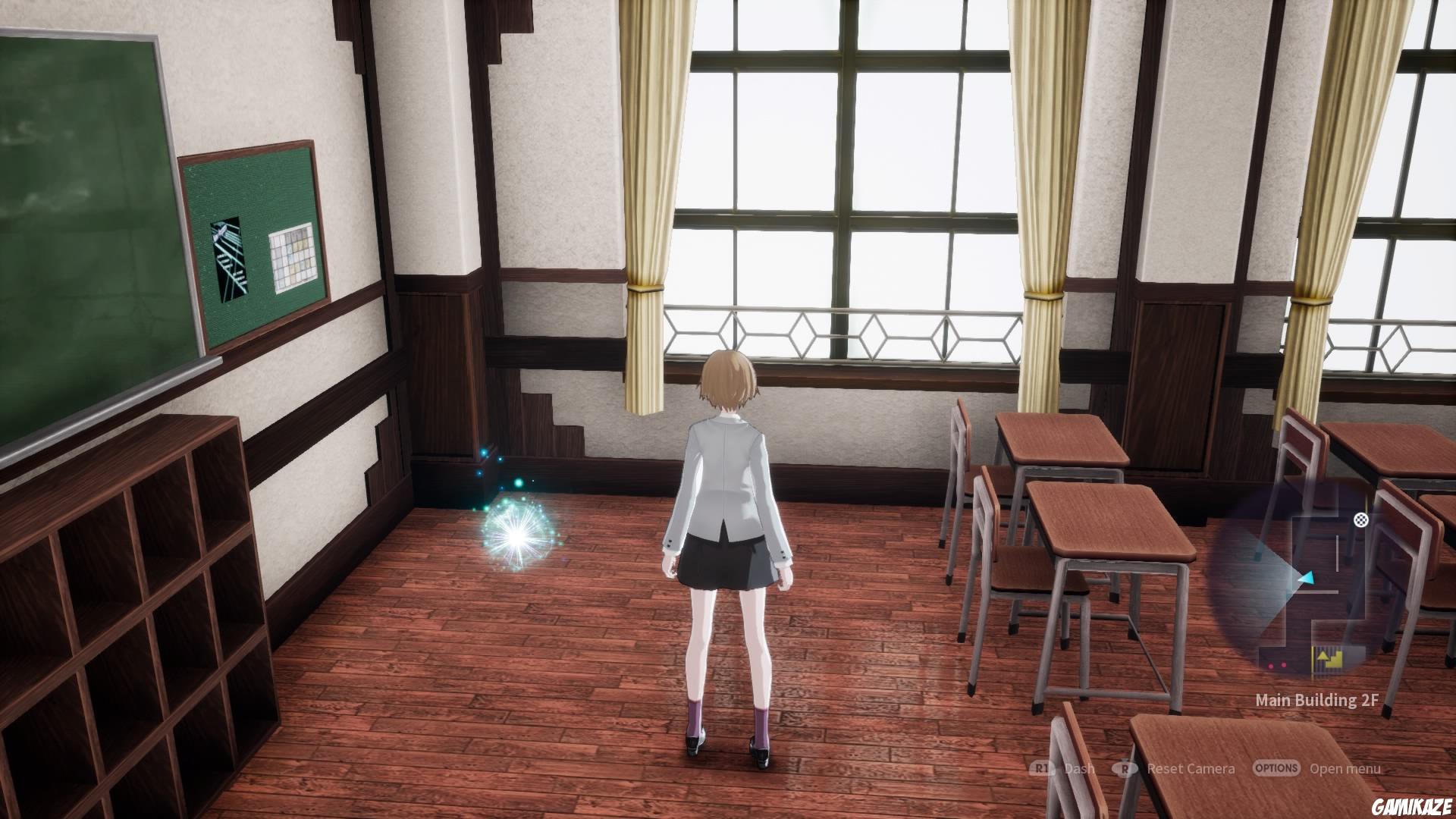Click the yellow up-arrow icon beside the minimap stairs
1456x819 pixels.
coord(1322,655)
